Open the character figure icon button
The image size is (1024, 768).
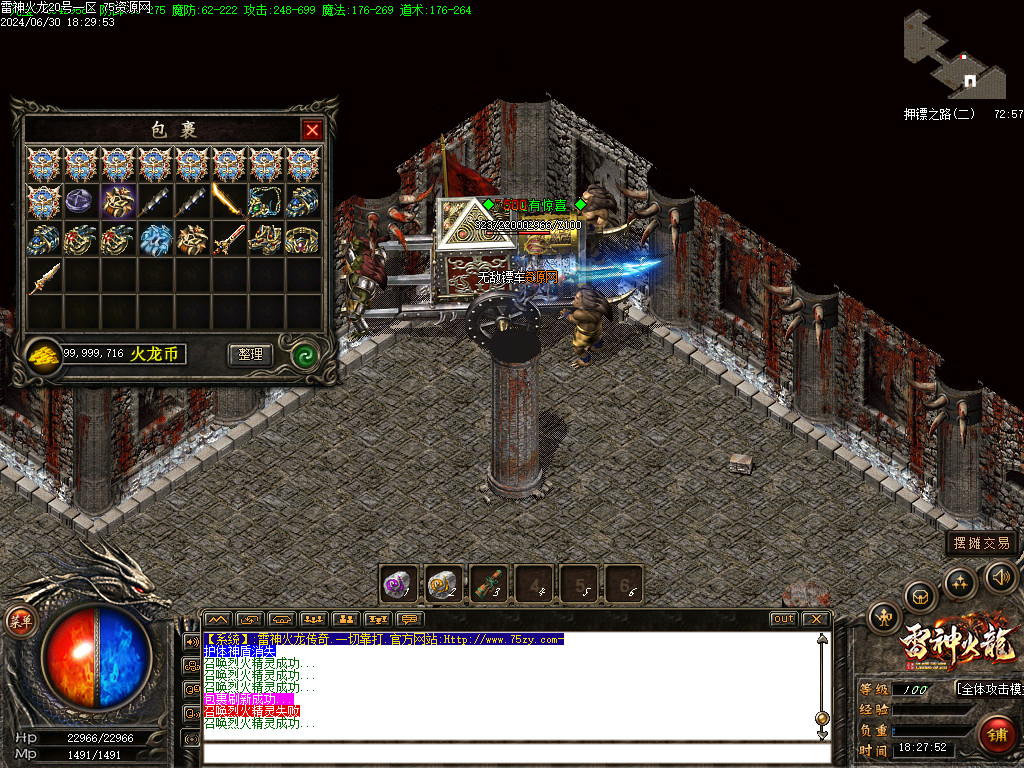(x=884, y=618)
